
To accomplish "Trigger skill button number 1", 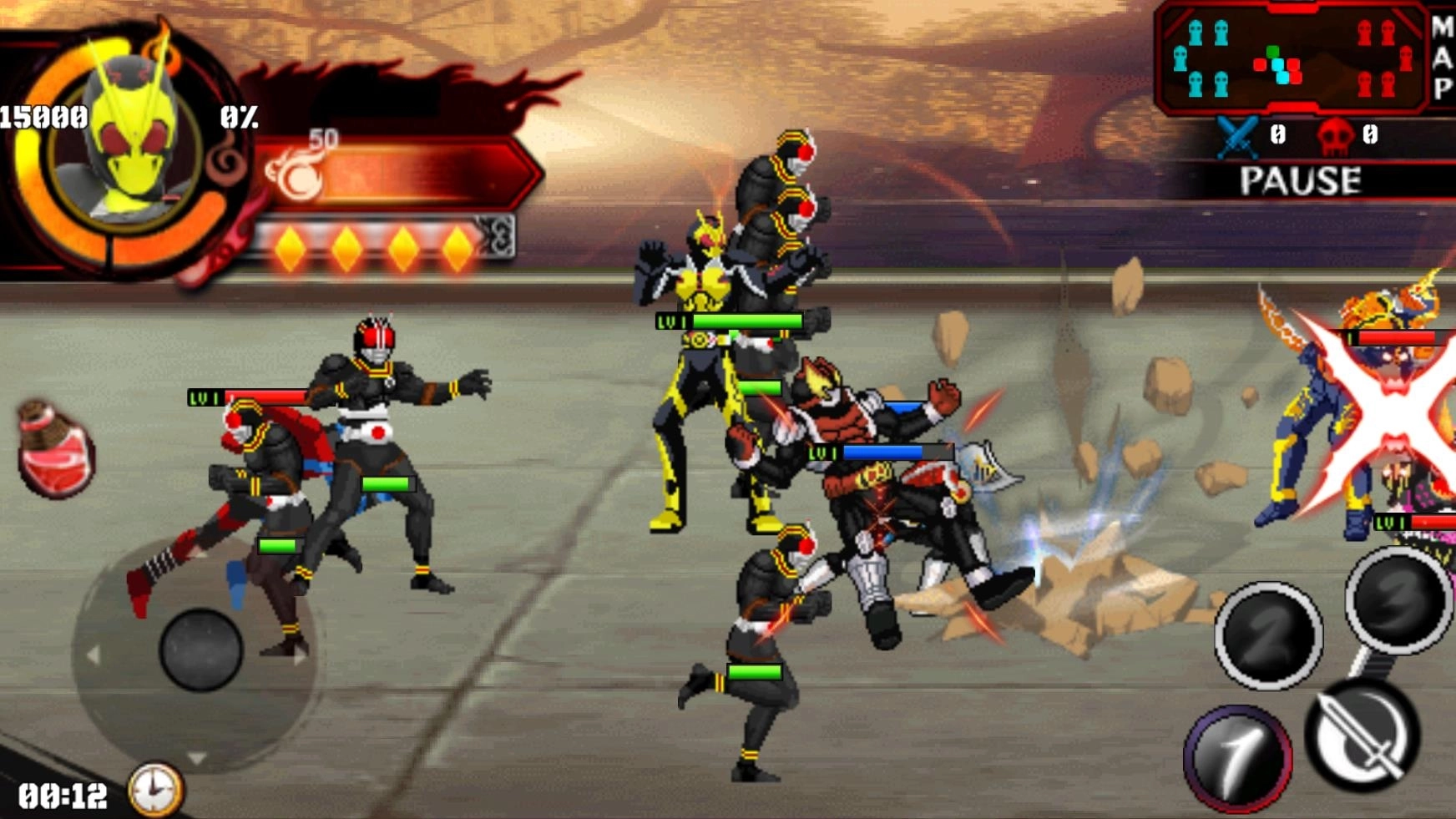I will click(1237, 757).
